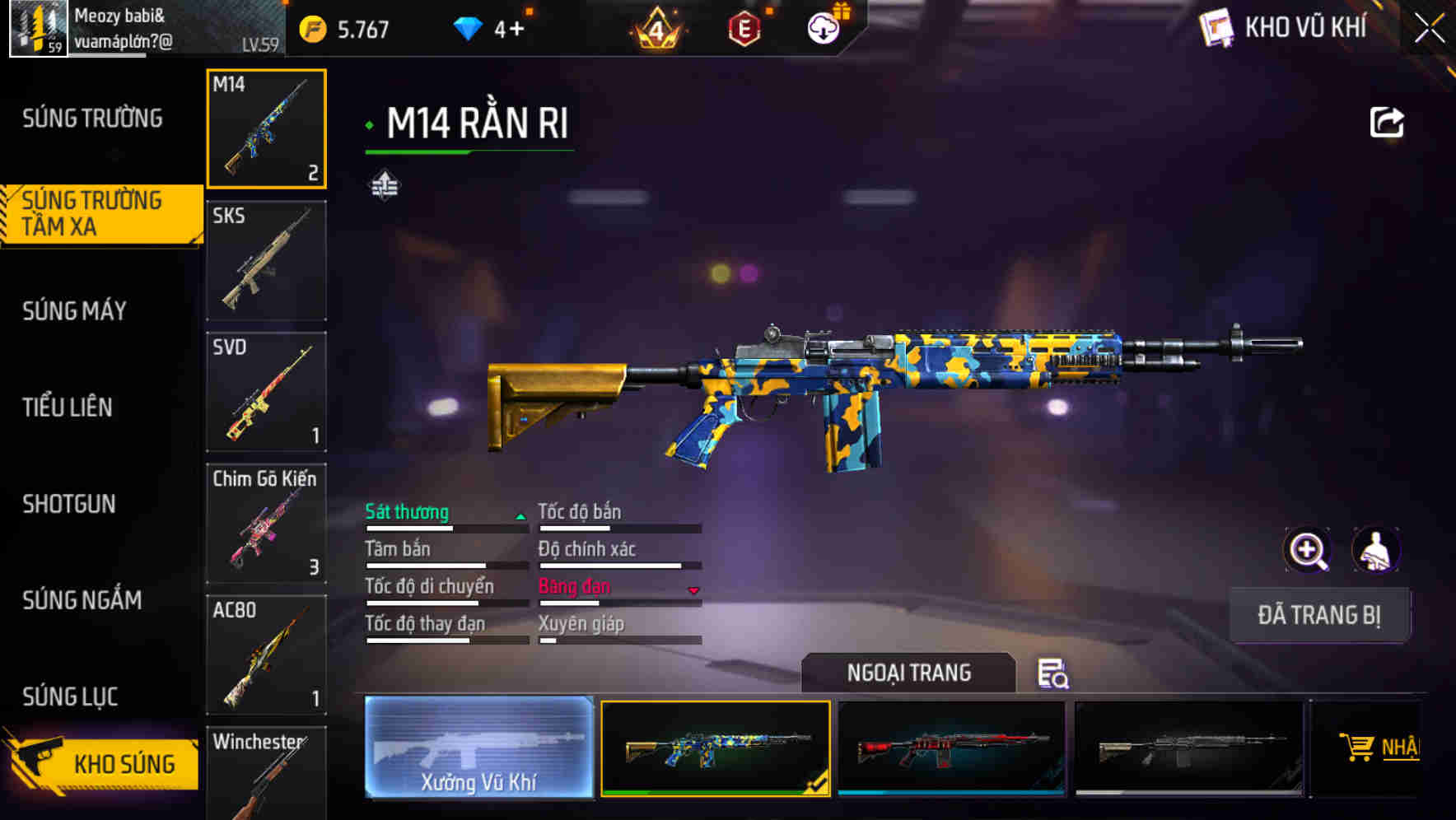Click the green up arrow beside Sát thương
This screenshot has width=1456, height=820.
point(520,514)
